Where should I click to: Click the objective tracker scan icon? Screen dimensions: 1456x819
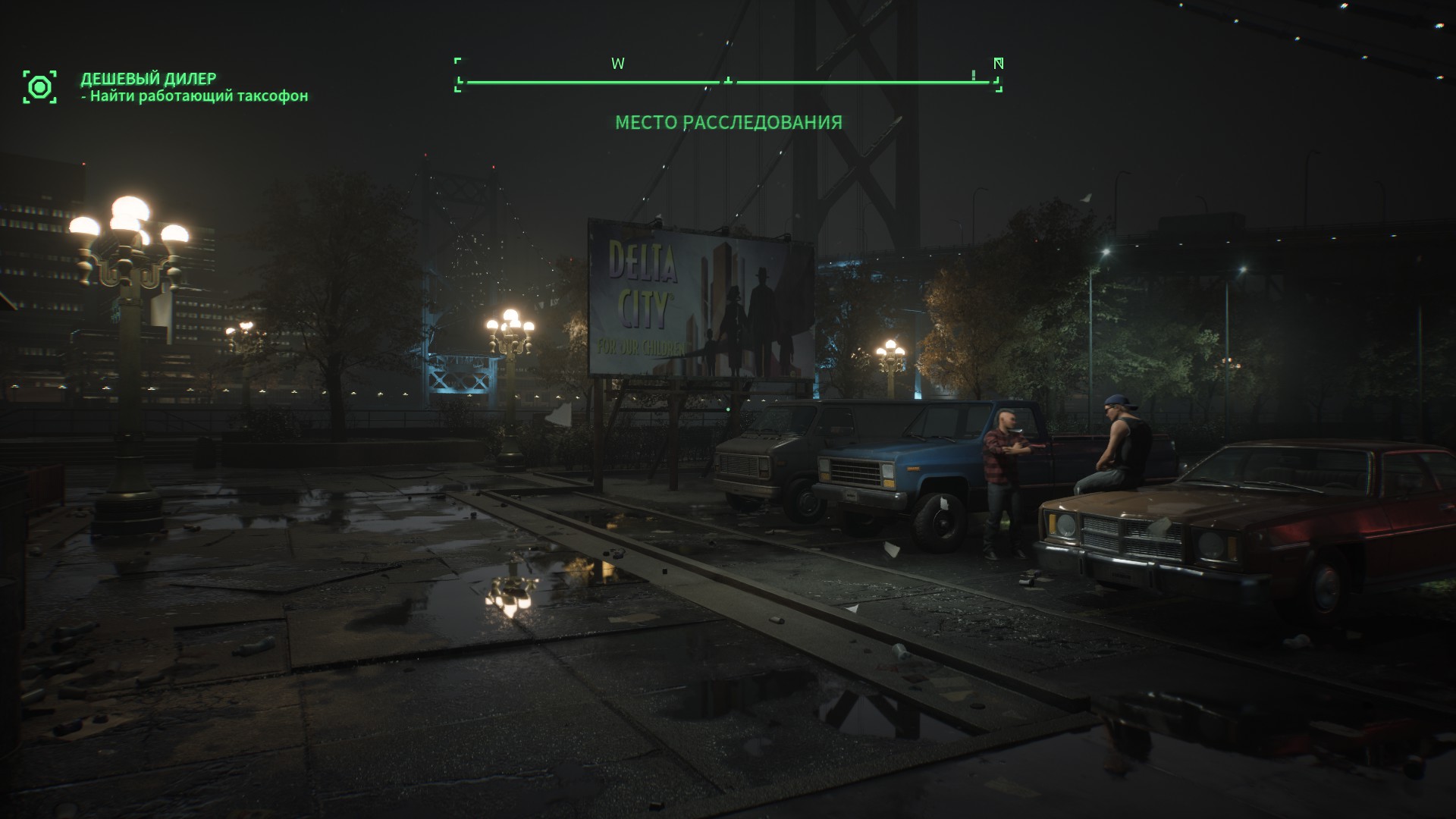click(x=39, y=87)
